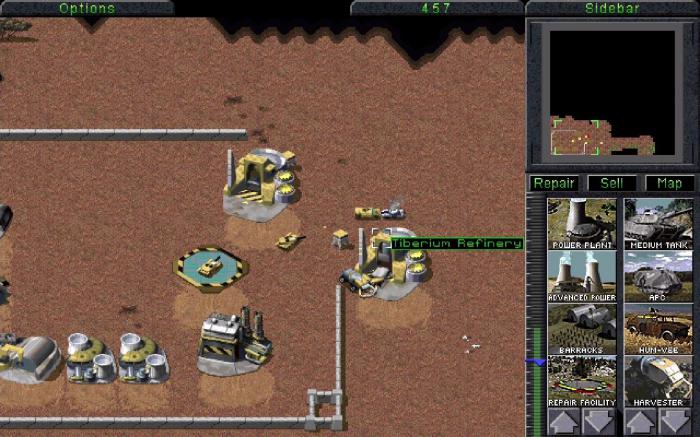Queue a Repair Facility structure
The image size is (700, 437).
[x=581, y=380]
